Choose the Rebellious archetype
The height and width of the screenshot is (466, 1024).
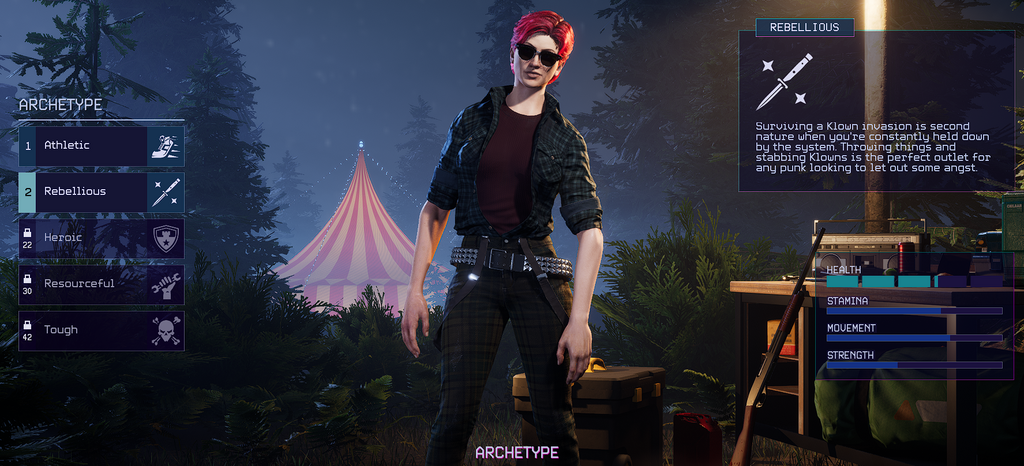(100, 192)
